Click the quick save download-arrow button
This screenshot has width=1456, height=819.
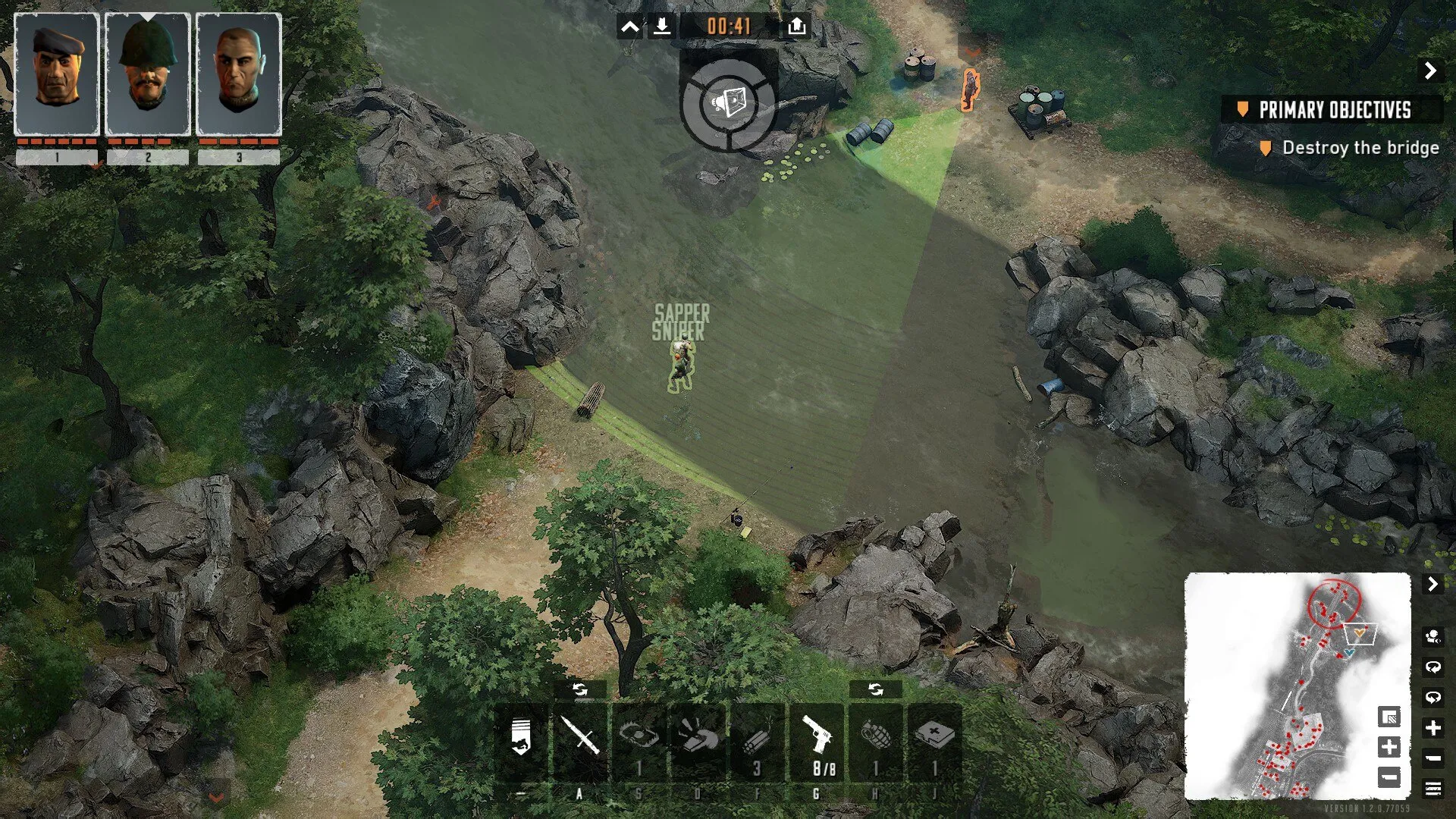point(661,27)
